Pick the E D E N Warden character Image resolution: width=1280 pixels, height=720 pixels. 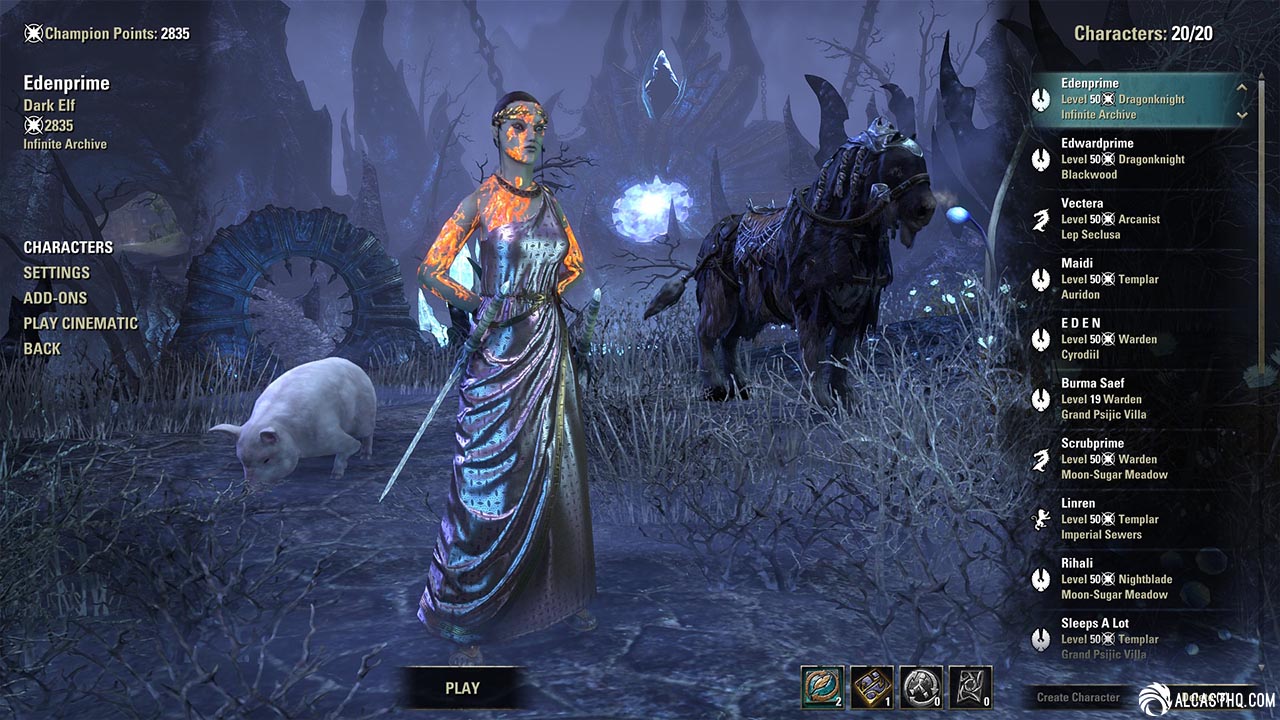[x=1108, y=339]
